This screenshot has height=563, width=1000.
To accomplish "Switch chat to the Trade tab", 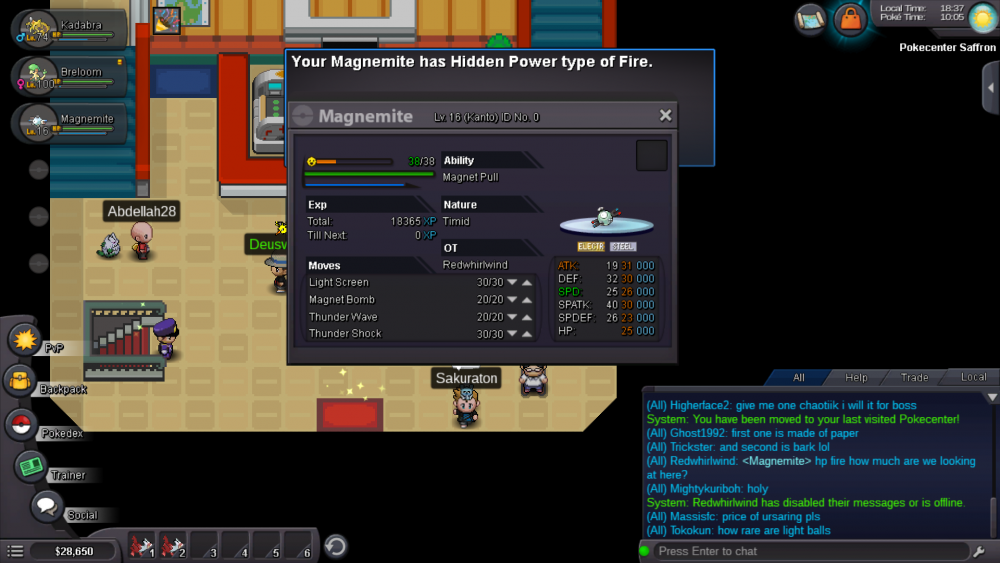I will (914, 377).
